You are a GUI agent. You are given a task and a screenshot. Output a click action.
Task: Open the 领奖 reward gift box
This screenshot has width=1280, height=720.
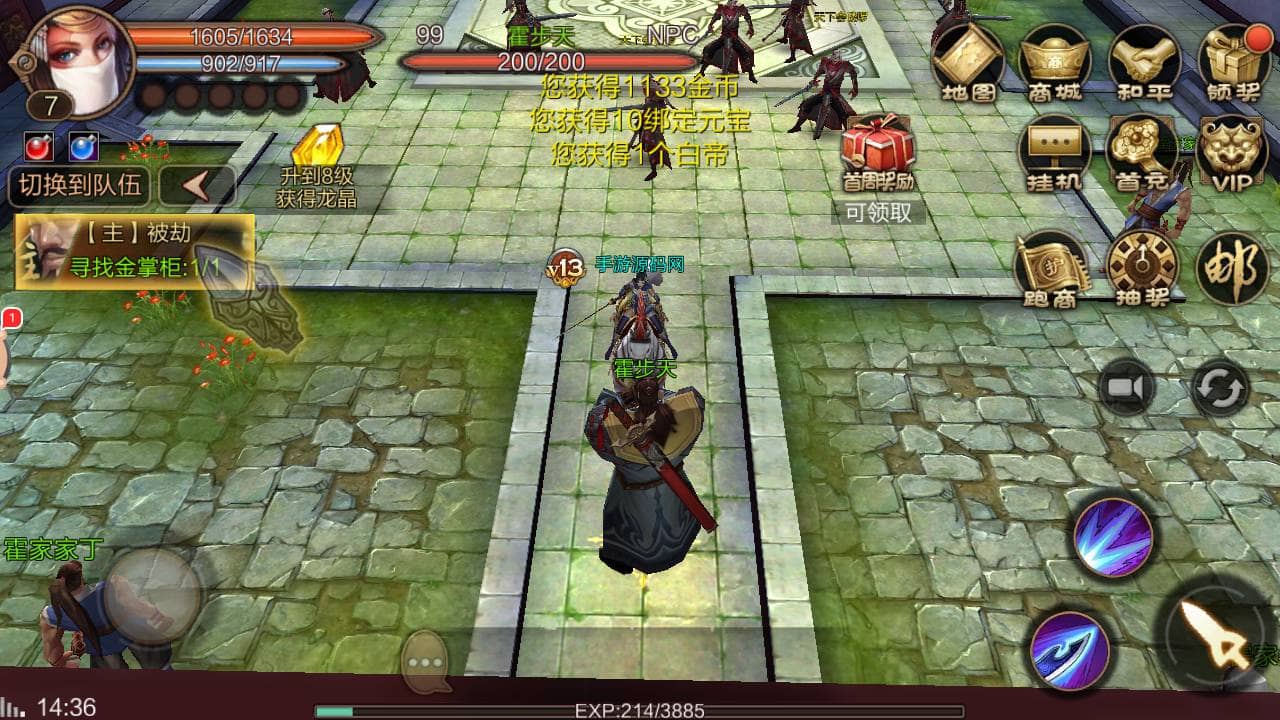1233,60
